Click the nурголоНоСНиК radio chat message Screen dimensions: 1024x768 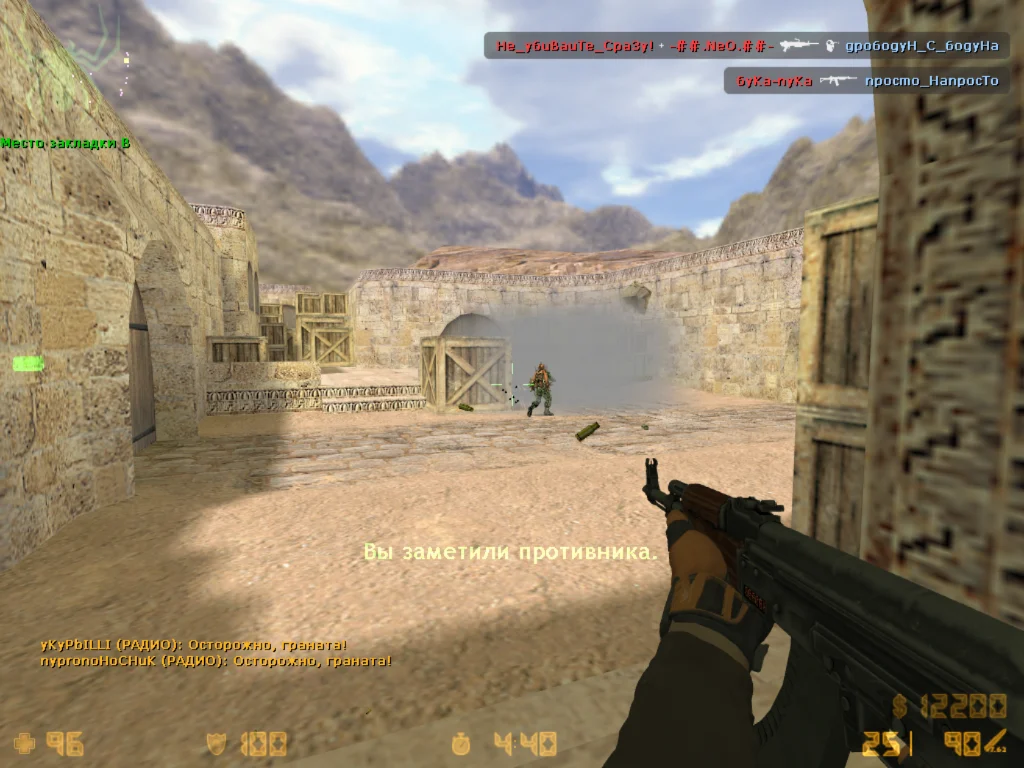click(215, 661)
